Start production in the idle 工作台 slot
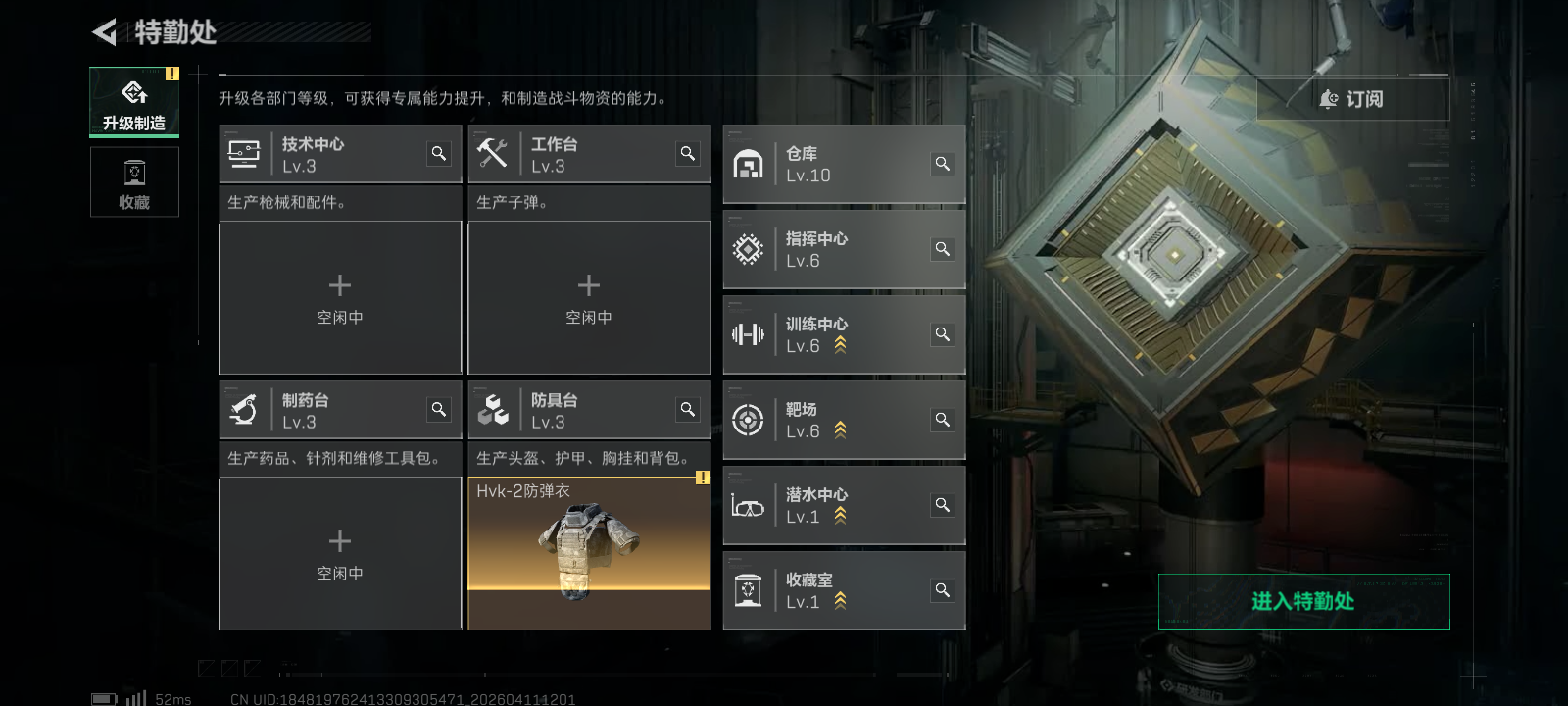This screenshot has height=706, width=1568. [x=589, y=297]
